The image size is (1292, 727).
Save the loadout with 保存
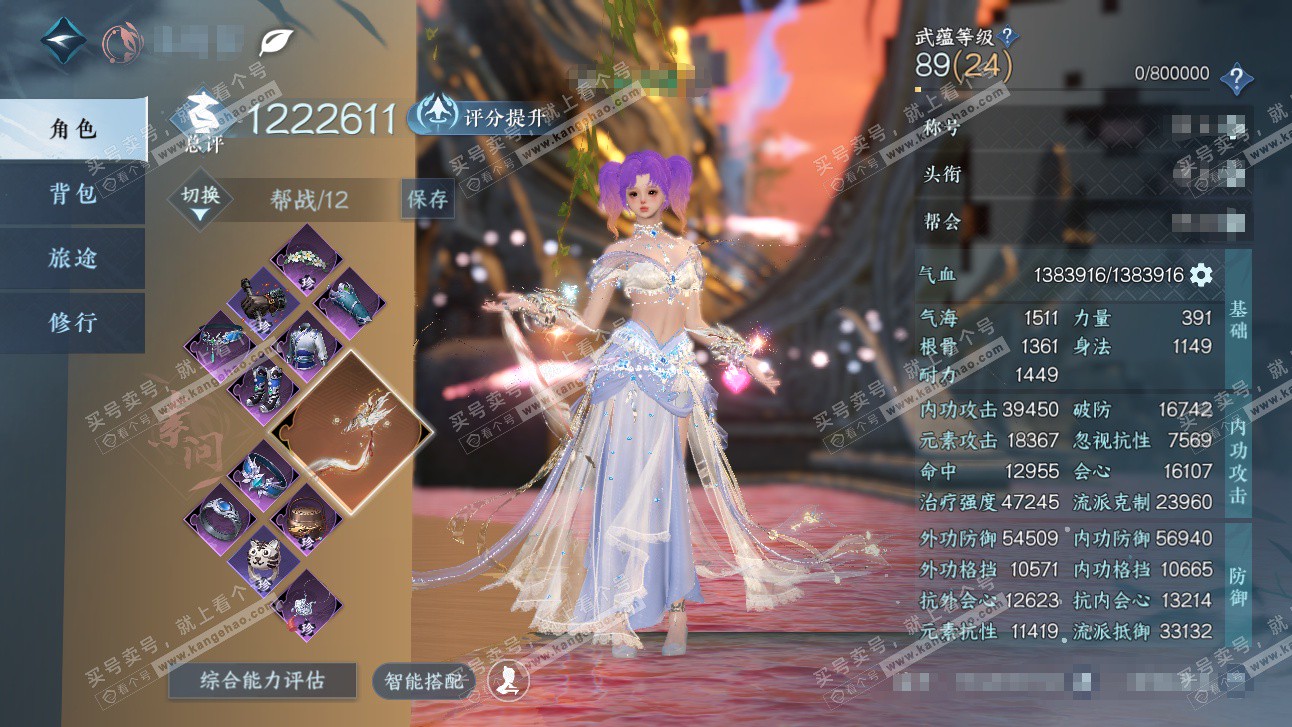click(x=427, y=199)
